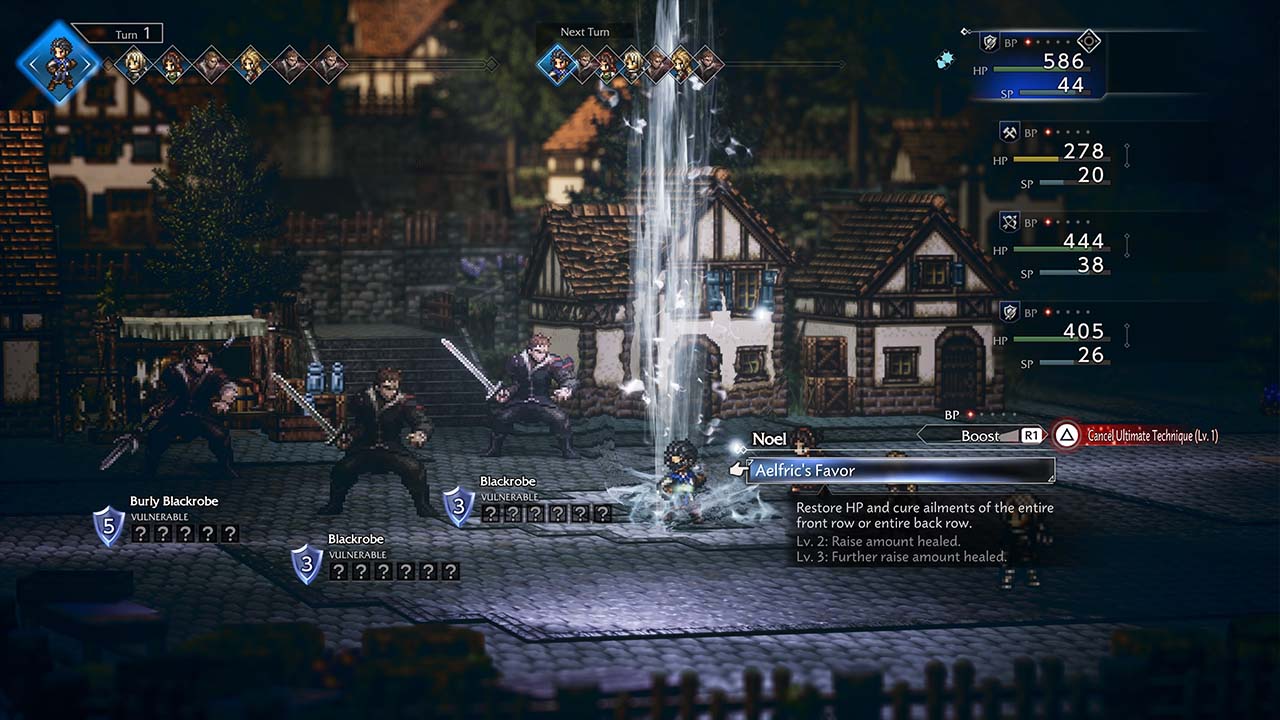Click the large active-turn character portrait

click(x=58, y=63)
